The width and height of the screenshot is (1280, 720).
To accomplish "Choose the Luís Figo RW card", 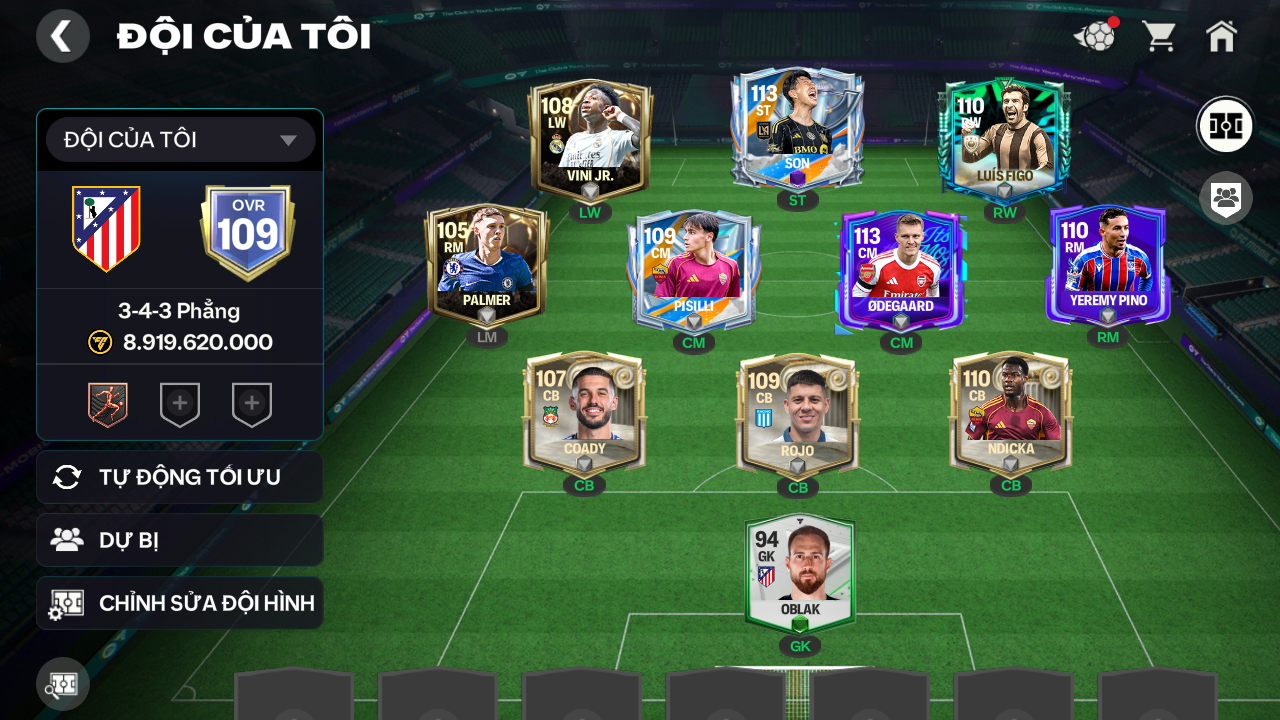I will coord(1005,140).
